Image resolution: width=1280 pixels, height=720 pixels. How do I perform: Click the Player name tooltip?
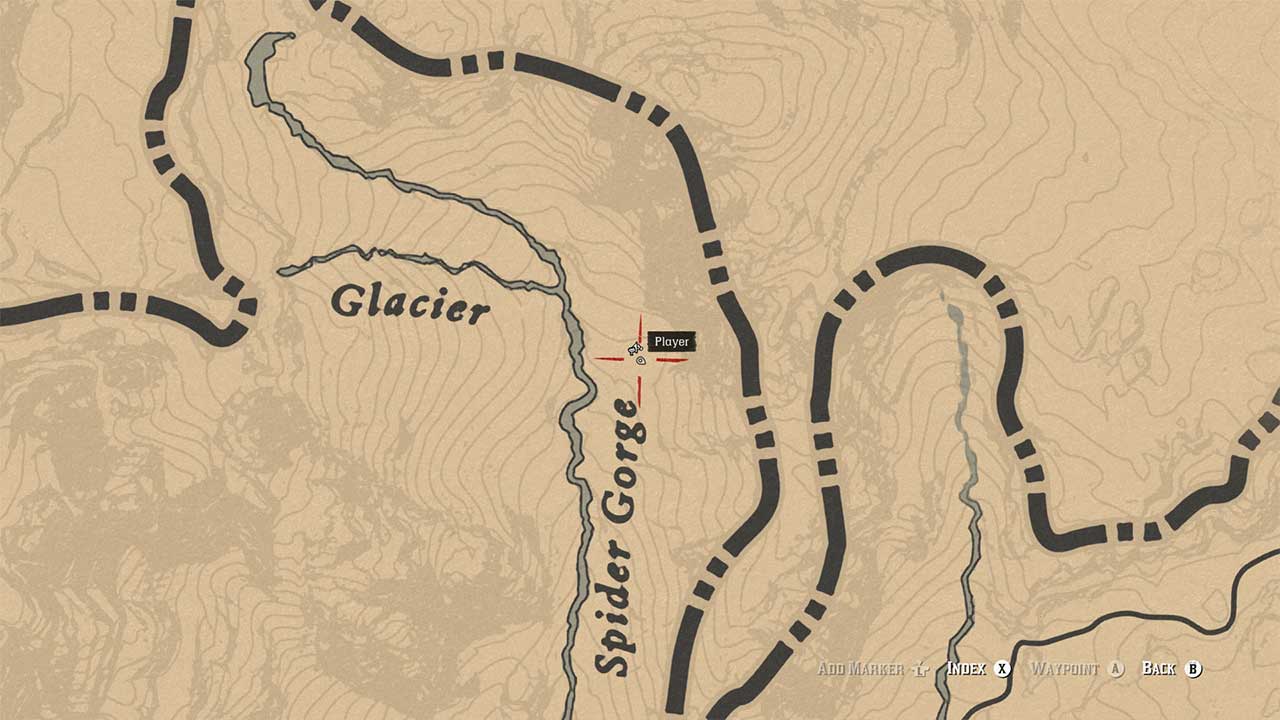pos(672,341)
